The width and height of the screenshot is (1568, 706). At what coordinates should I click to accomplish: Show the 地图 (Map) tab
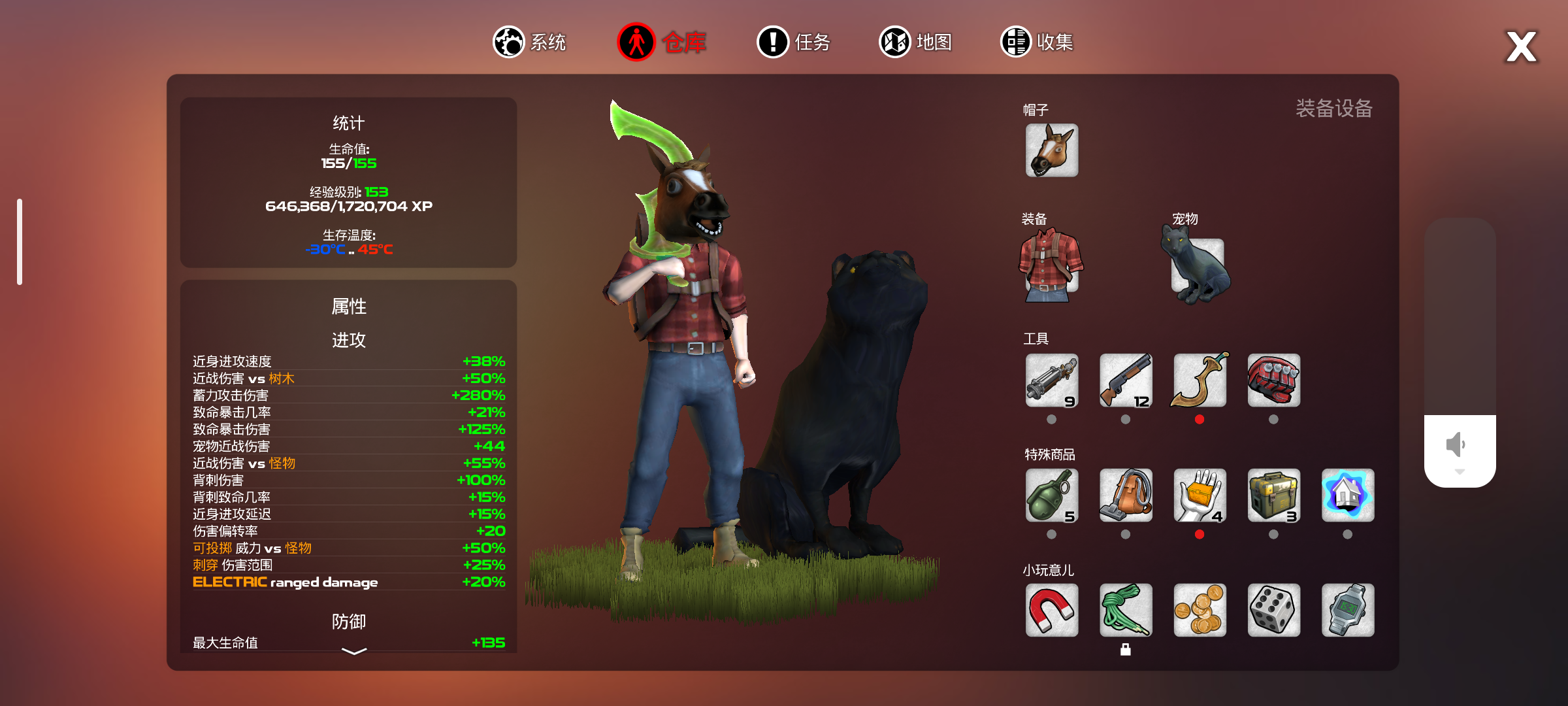click(x=915, y=42)
